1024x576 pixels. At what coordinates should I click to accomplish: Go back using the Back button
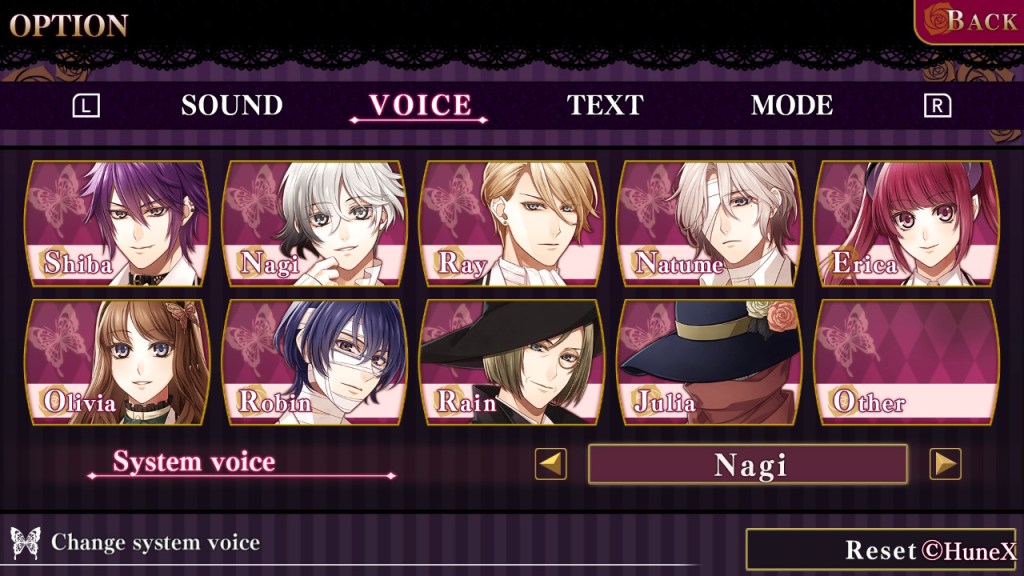tap(970, 22)
